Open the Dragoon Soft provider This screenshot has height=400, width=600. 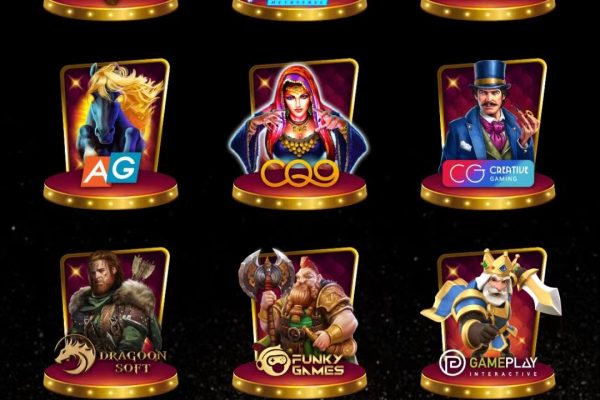point(110,322)
